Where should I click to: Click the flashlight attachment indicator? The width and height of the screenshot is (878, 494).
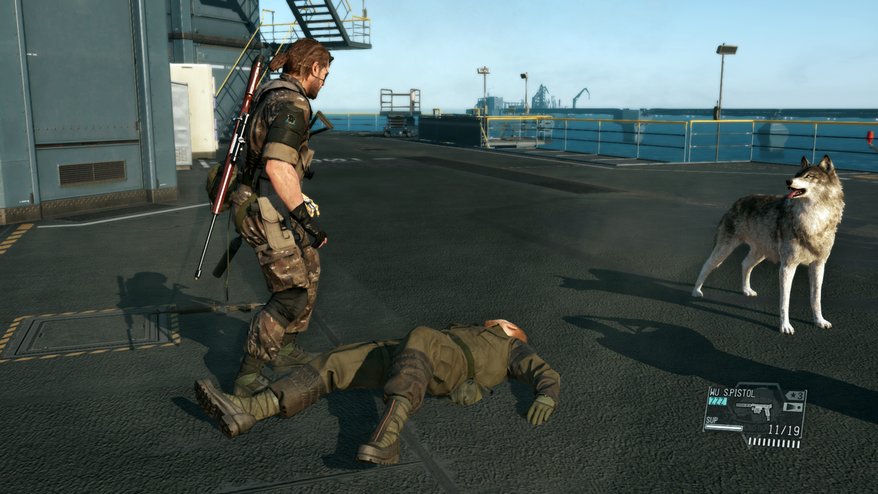point(794,407)
